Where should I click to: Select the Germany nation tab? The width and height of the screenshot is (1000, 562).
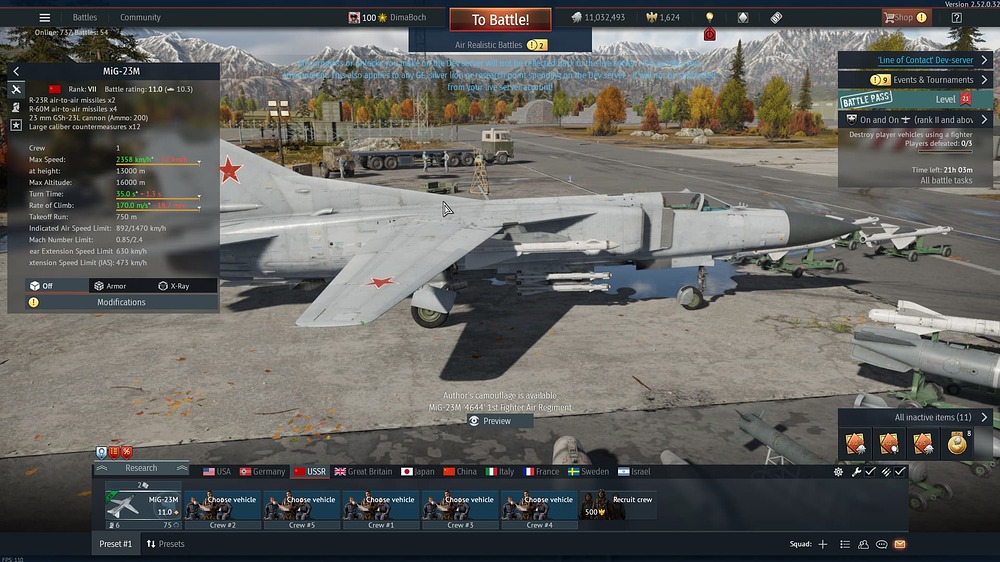(262, 472)
